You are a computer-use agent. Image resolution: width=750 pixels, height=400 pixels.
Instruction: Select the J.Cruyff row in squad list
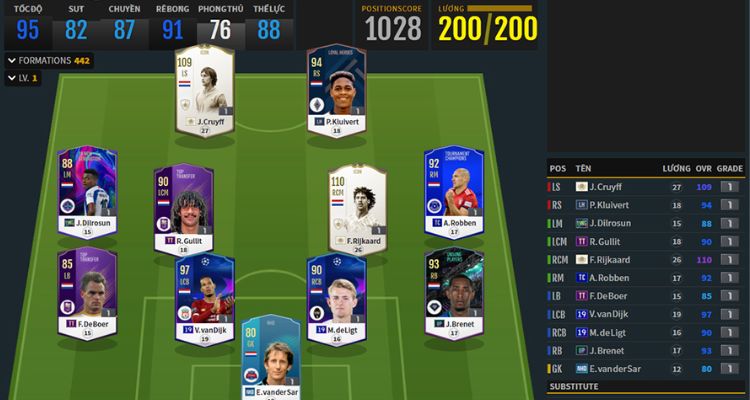(646, 187)
